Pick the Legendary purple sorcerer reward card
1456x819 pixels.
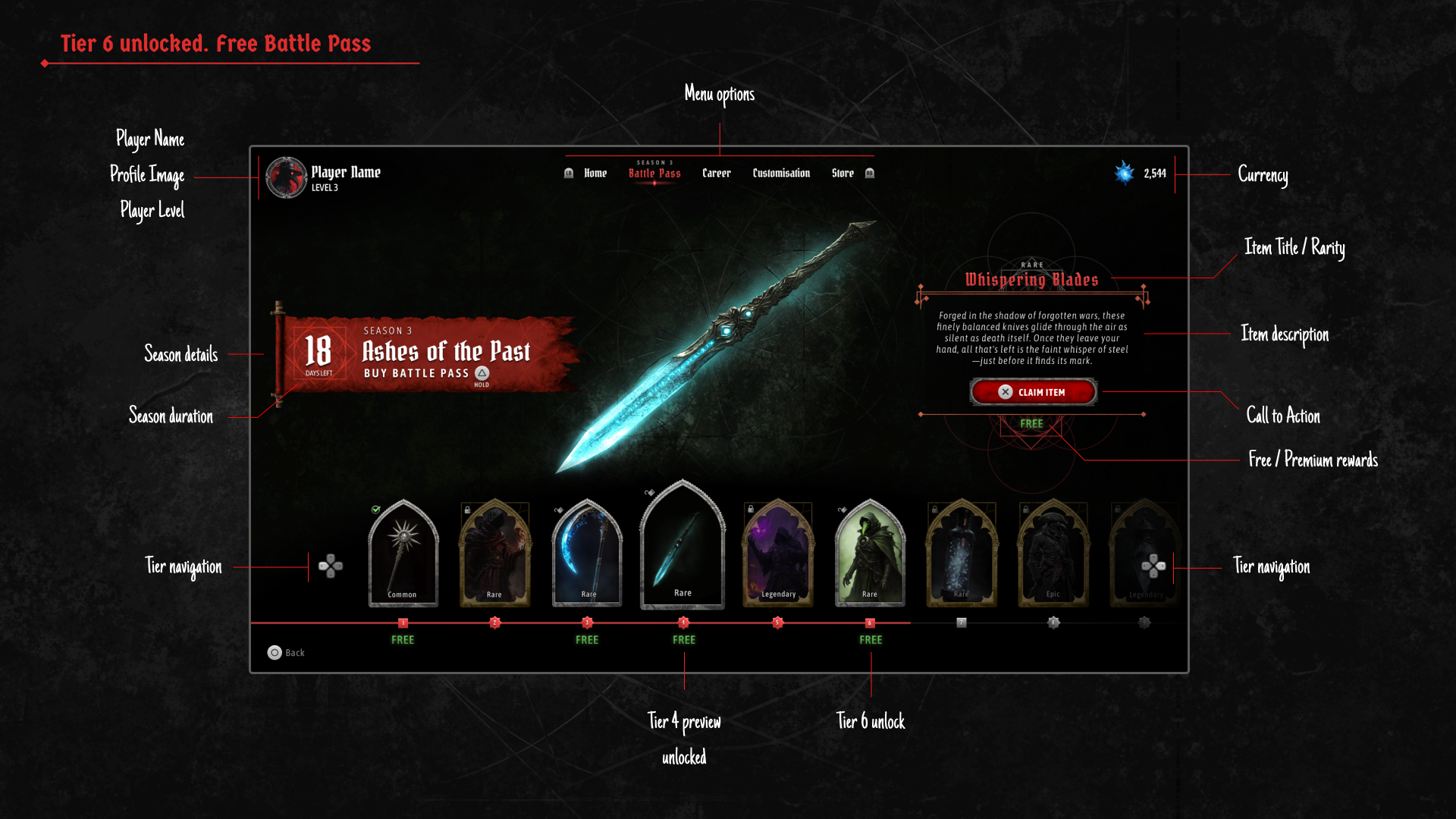777,554
